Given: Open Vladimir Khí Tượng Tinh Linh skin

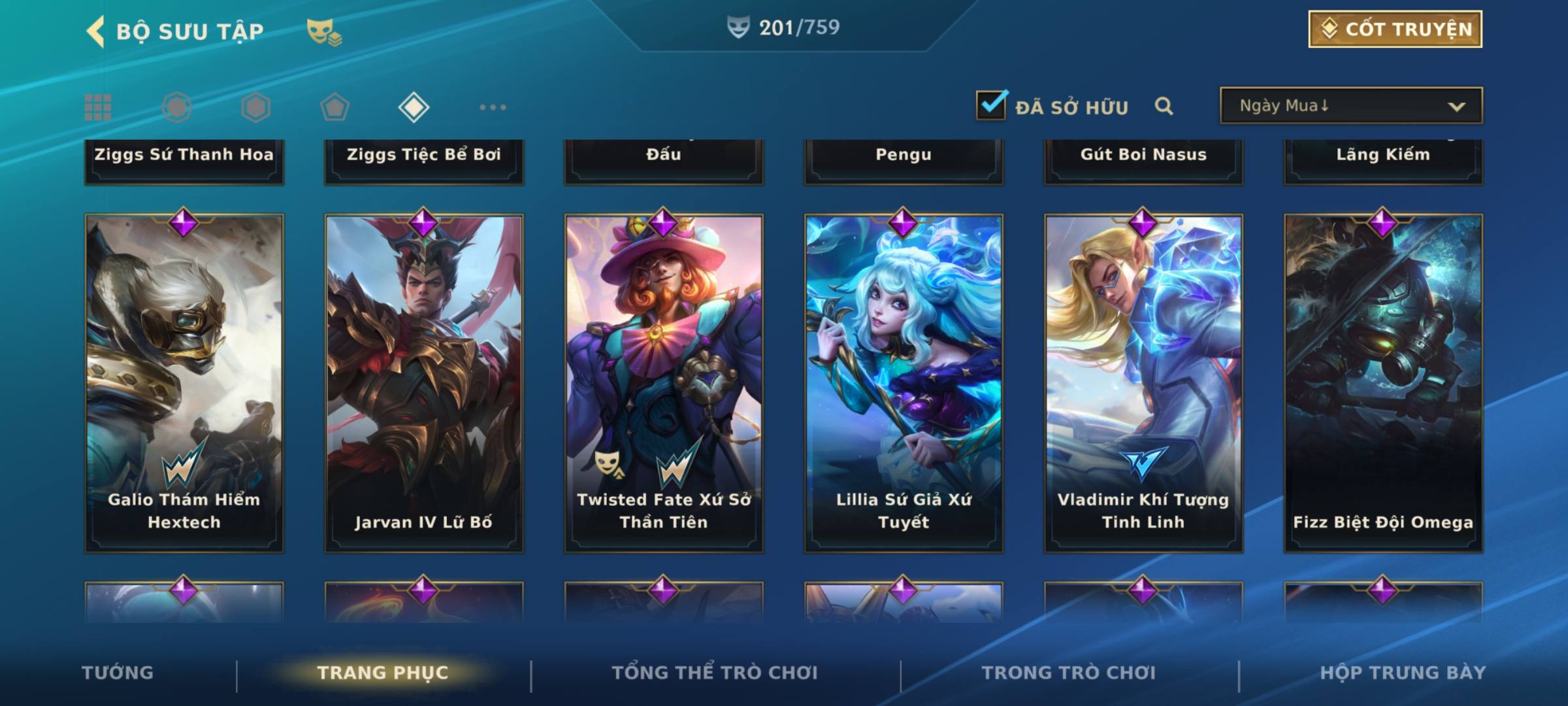Looking at the screenshot, I should click(x=1143, y=382).
